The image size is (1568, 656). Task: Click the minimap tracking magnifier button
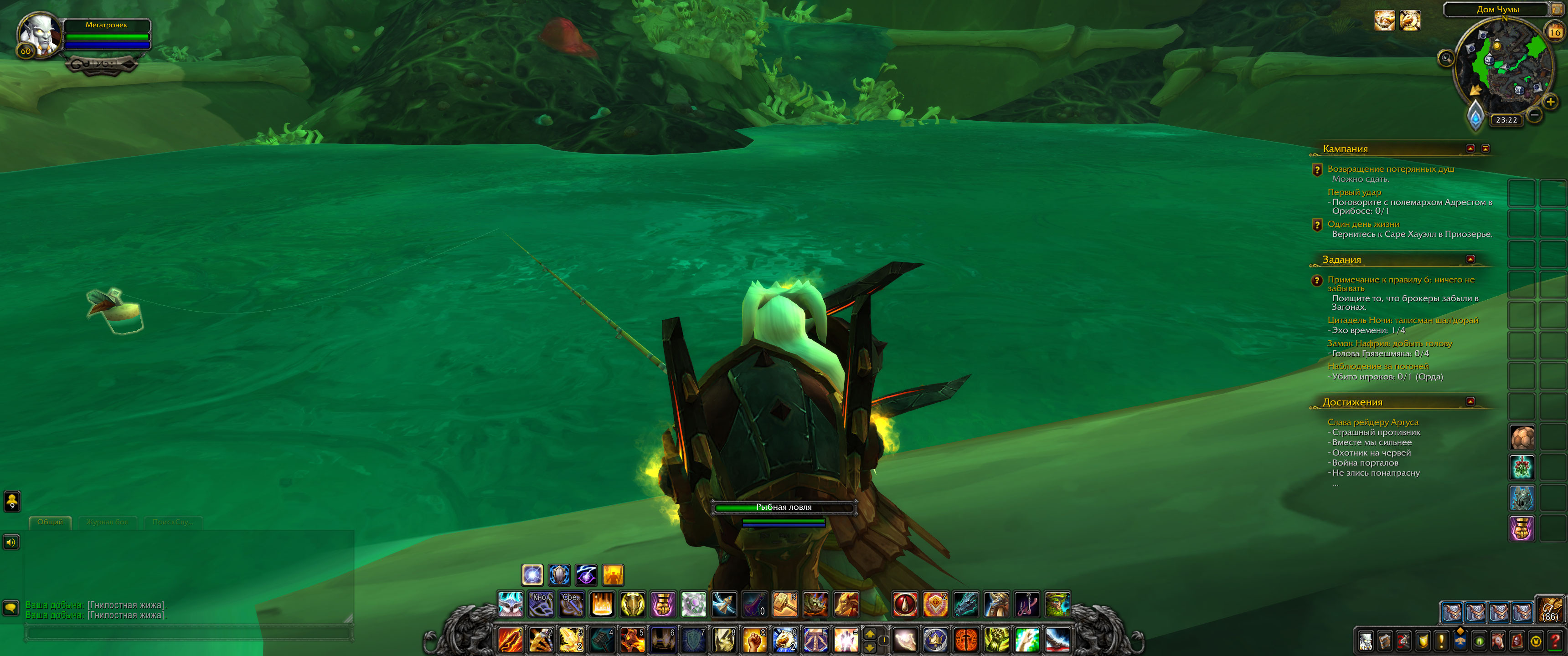pos(1446,58)
